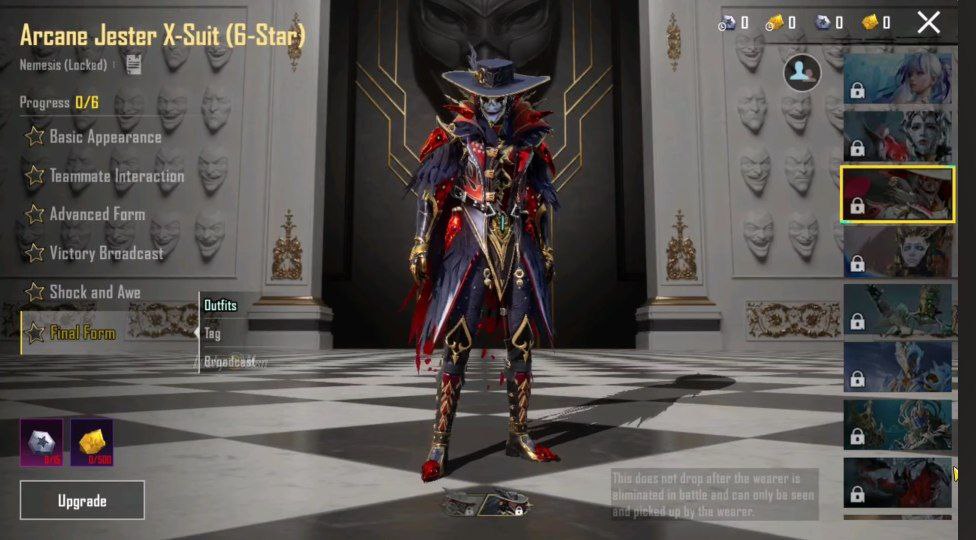
Task: Open the Teammate Interaction stage
Action: [x=116, y=176]
